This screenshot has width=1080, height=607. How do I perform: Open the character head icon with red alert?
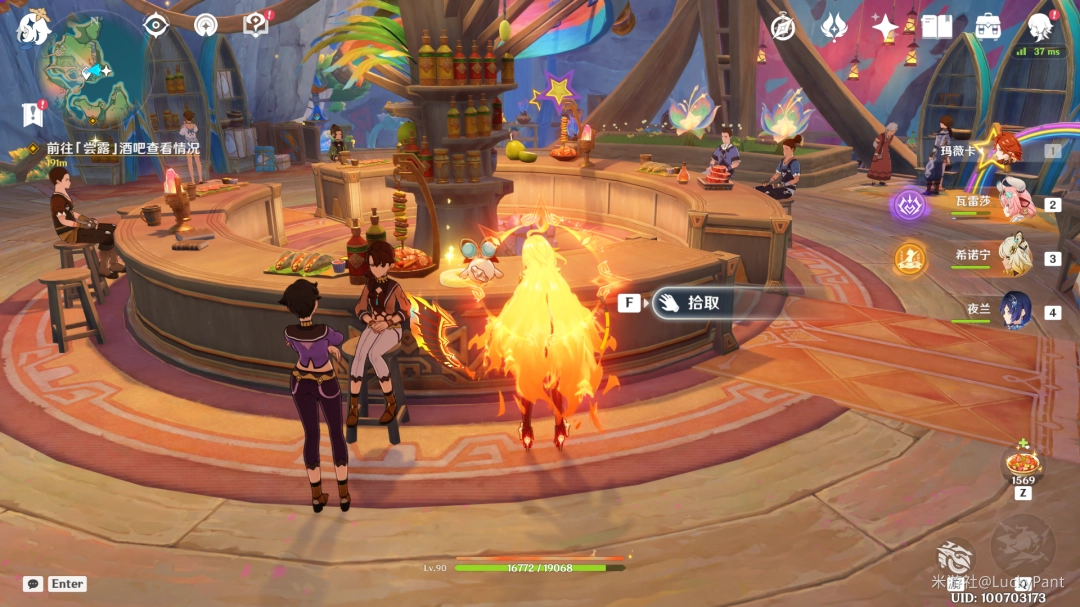1041,27
